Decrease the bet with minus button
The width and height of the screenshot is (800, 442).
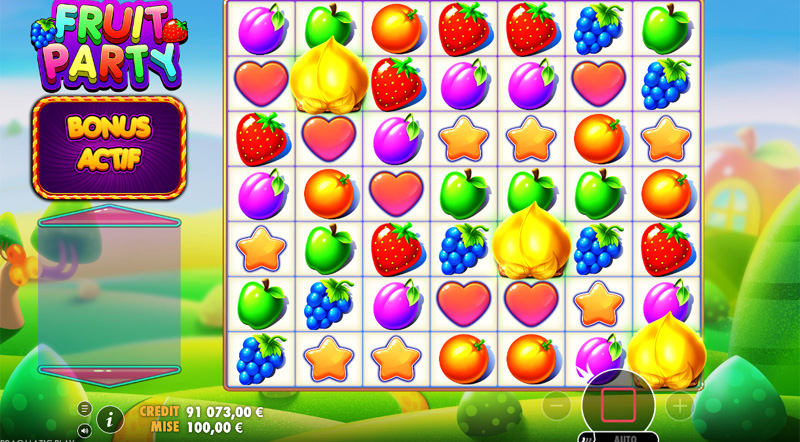557,406
